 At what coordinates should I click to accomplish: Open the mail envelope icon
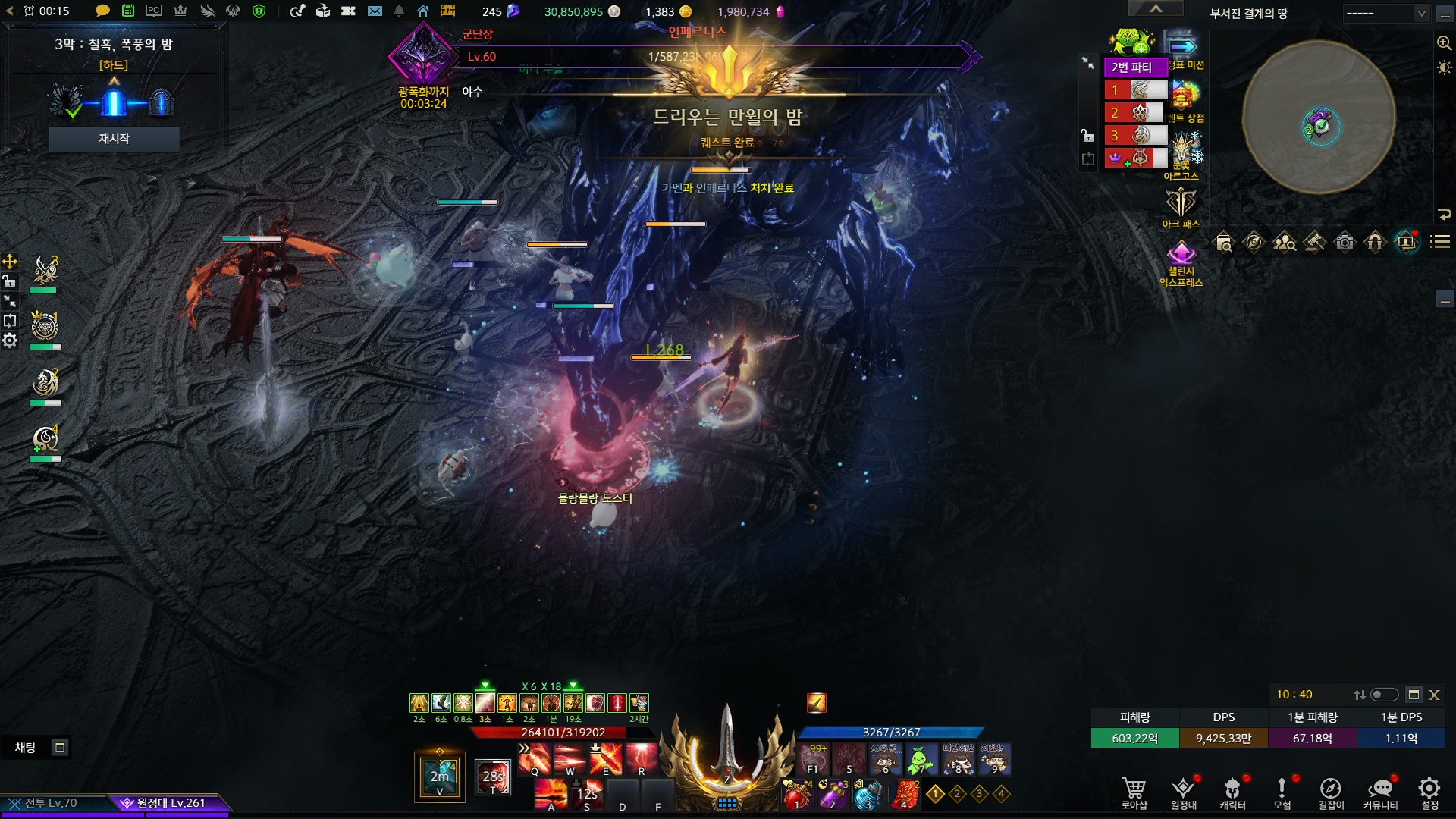pyautogui.click(x=375, y=11)
